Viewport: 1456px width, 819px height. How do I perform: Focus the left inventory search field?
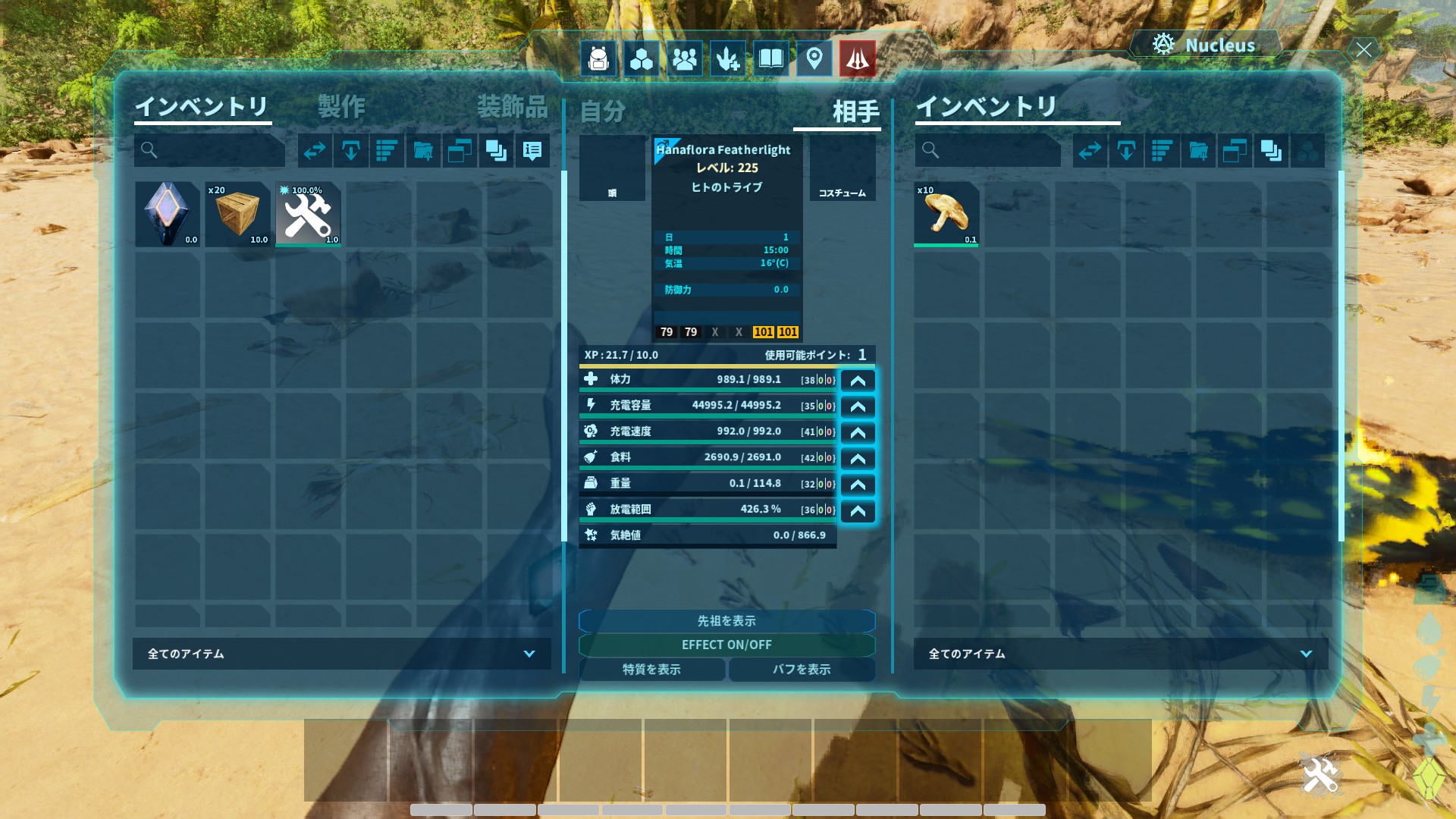(x=216, y=150)
